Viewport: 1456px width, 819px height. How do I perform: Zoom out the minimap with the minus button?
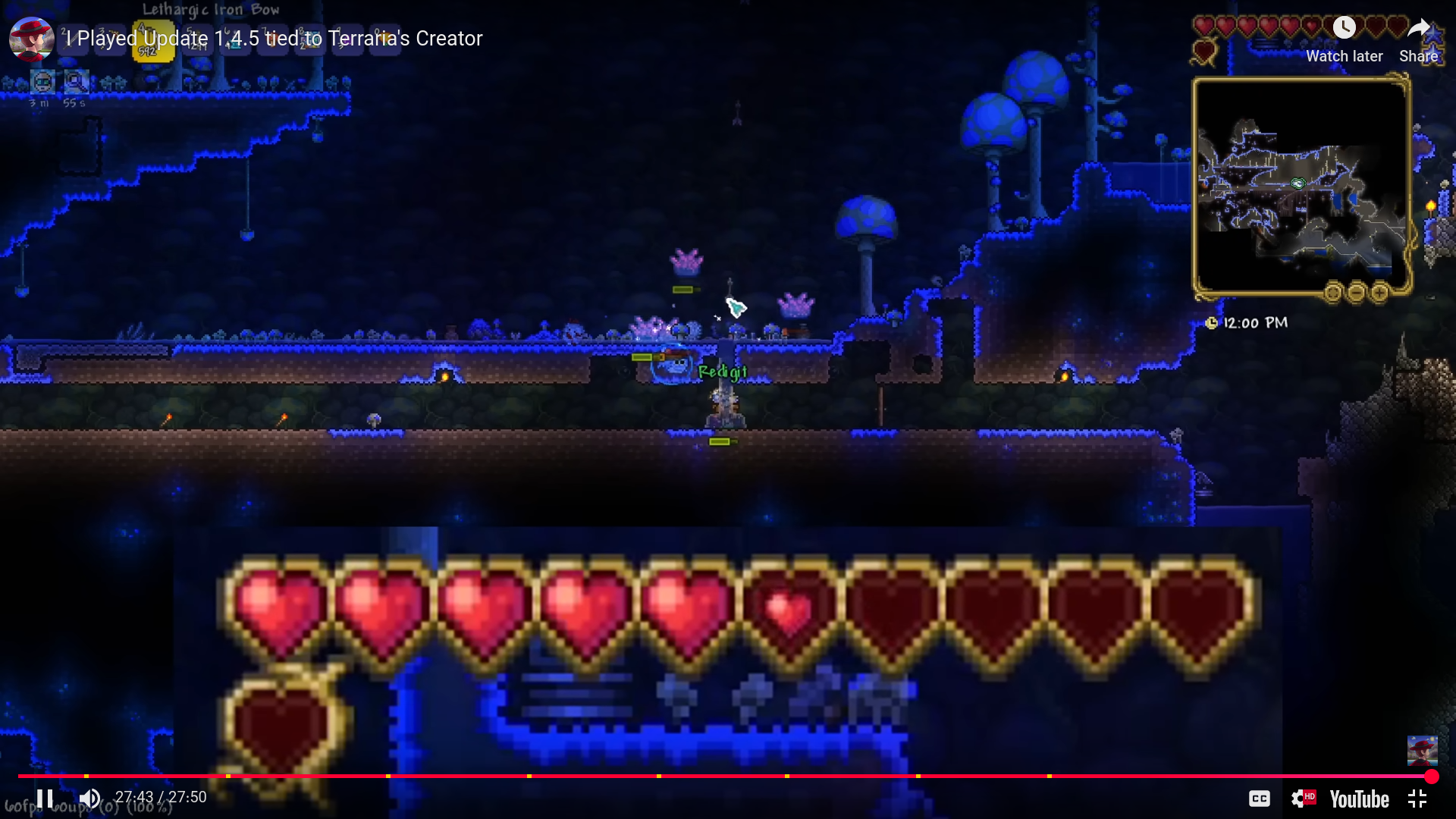point(1357,293)
